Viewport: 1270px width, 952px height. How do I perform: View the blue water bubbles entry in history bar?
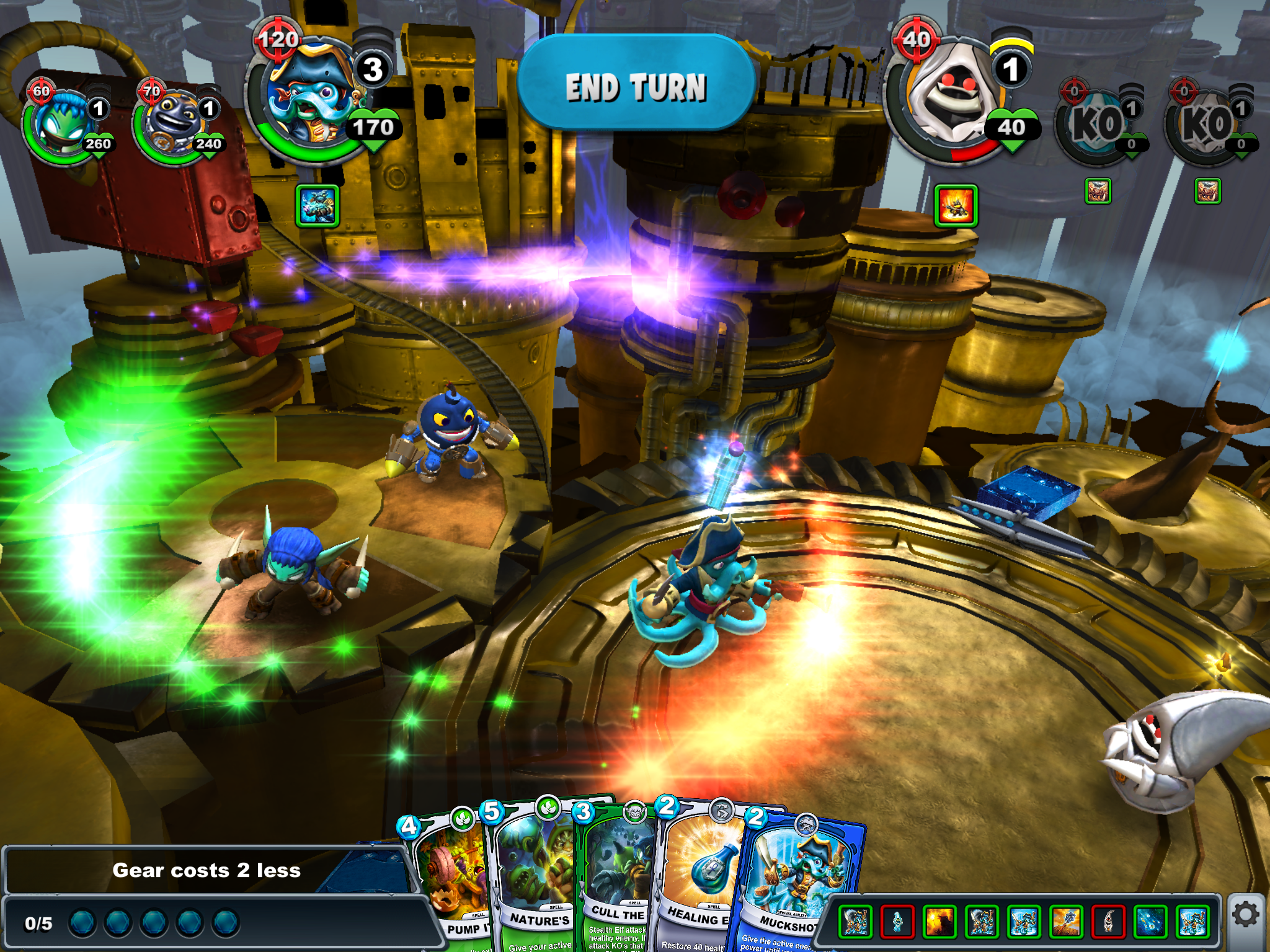coord(1150,921)
